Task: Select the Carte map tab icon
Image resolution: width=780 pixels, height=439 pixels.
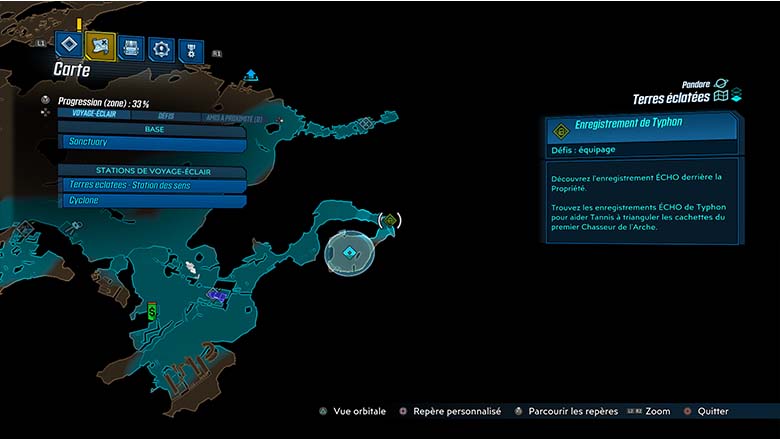Action: [x=100, y=45]
